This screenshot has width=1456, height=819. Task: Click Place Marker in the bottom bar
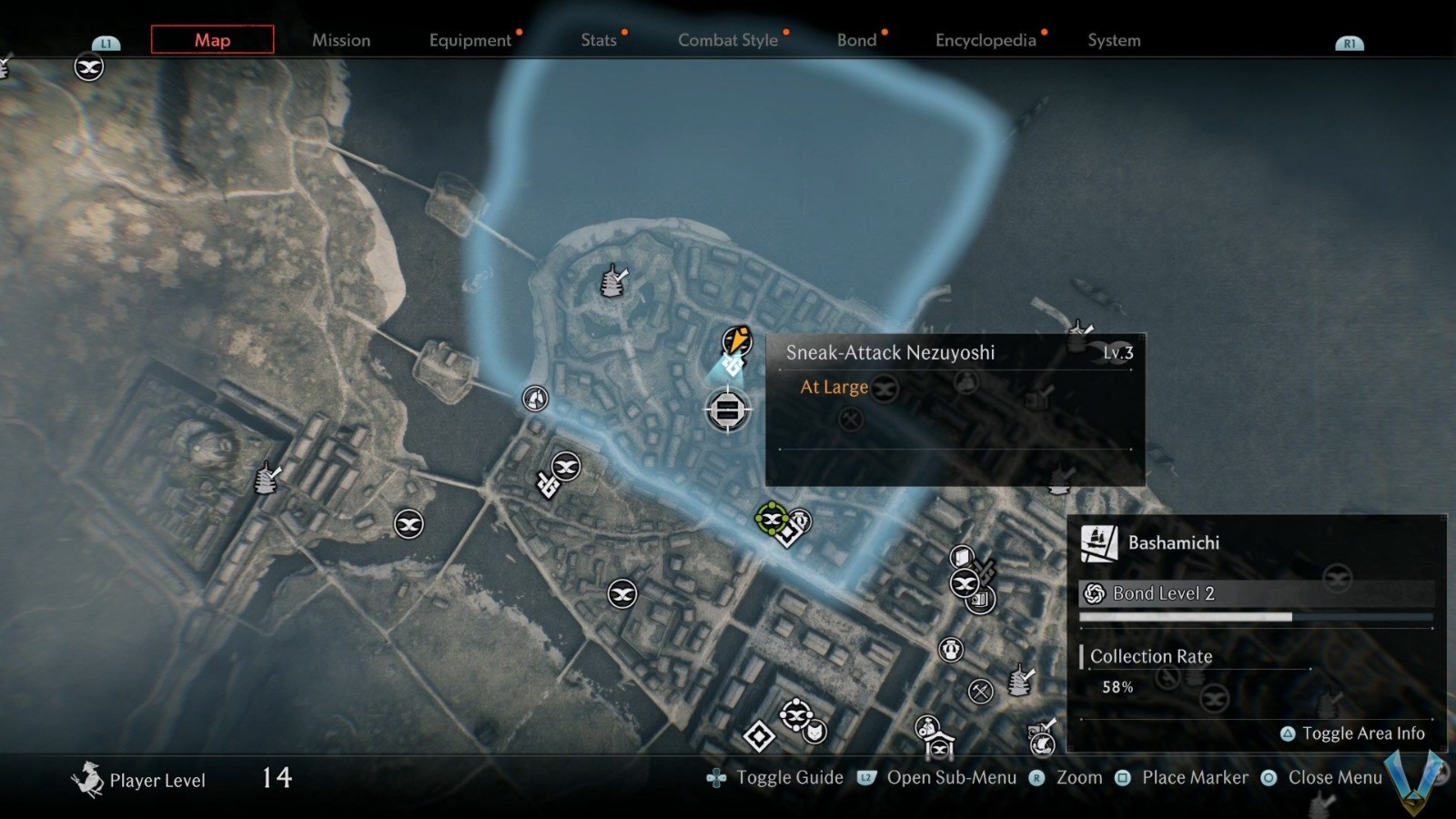pos(1195,778)
